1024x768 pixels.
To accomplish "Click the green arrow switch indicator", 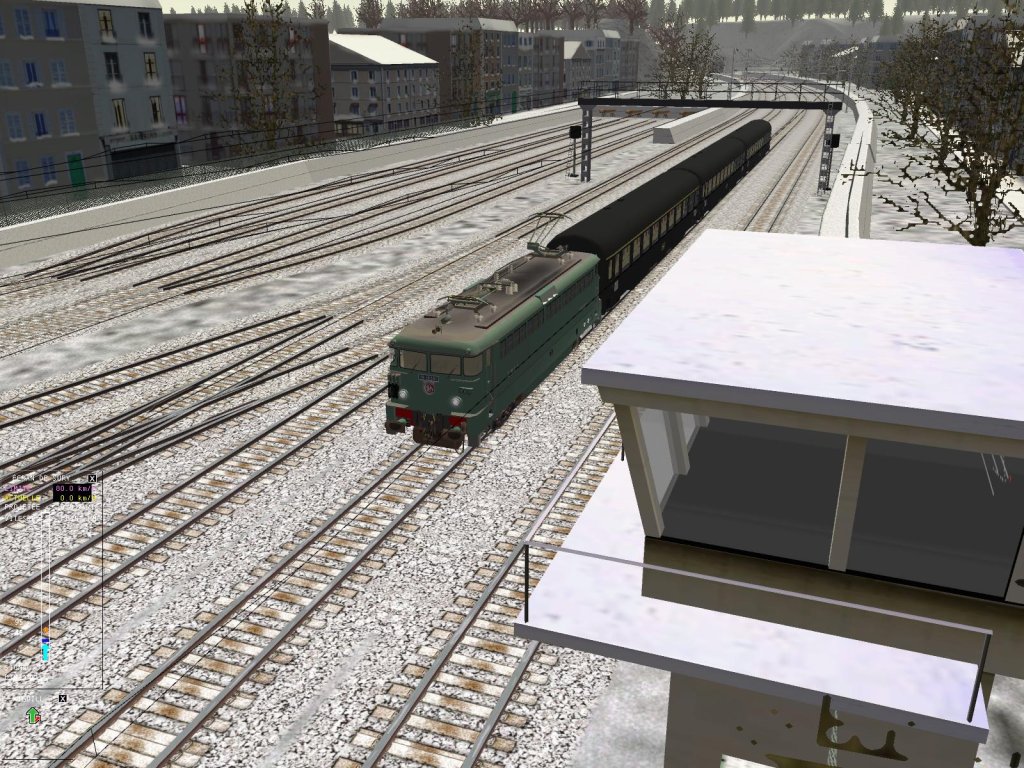I will click(33, 716).
